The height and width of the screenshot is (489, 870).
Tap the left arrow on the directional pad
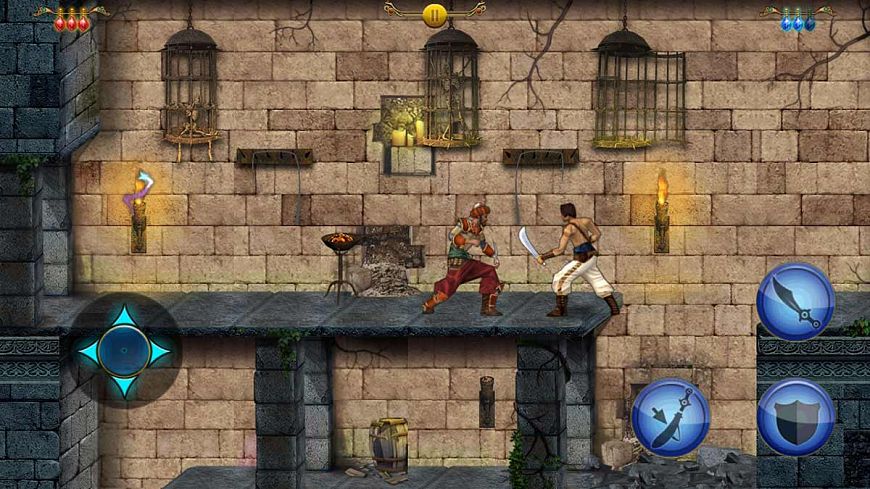click(x=90, y=351)
